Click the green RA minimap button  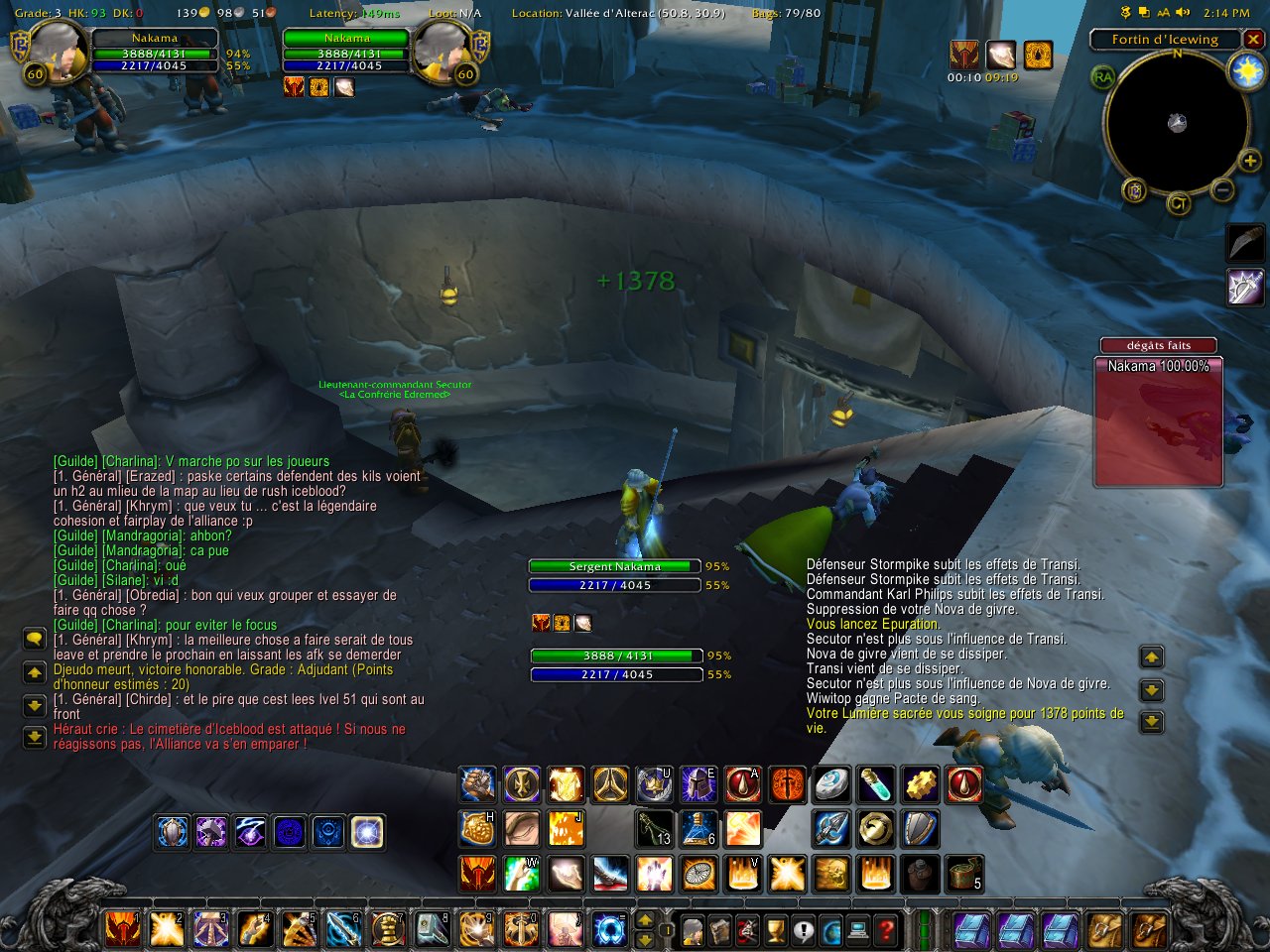[x=1102, y=77]
